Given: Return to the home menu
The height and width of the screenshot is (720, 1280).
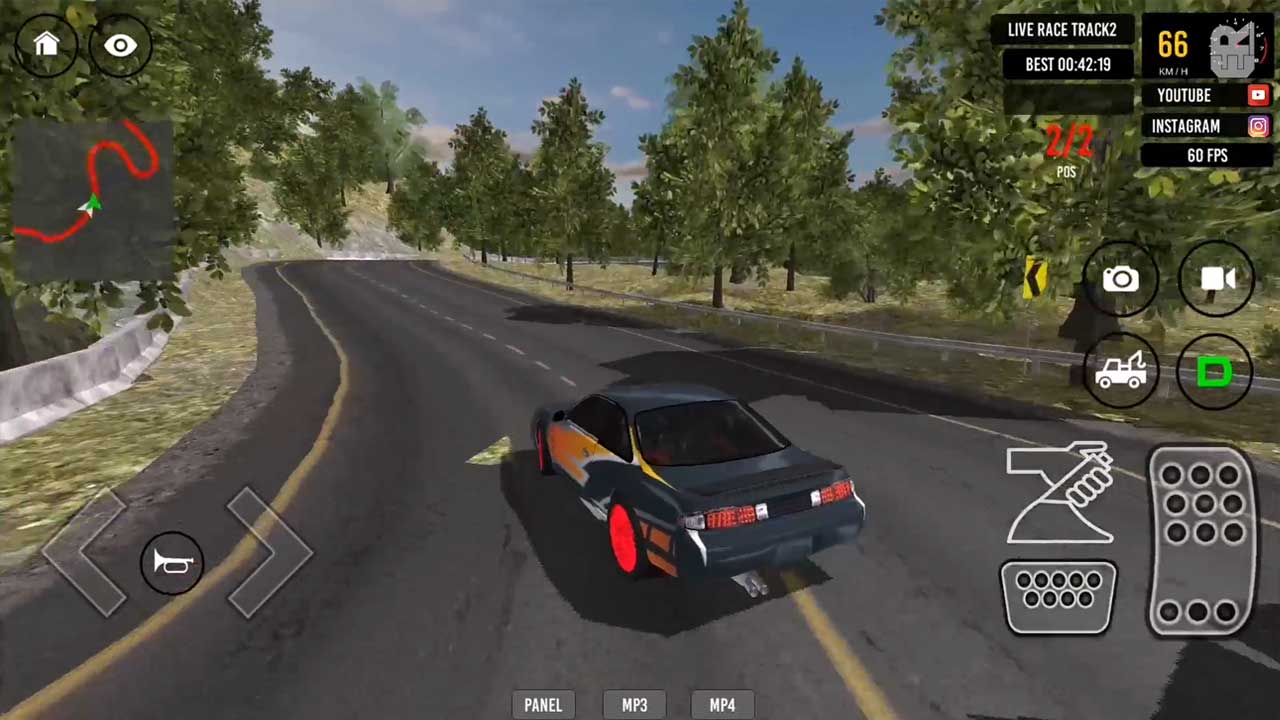Looking at the screenshot, I should pyautogui.click(x=46, y=44).
